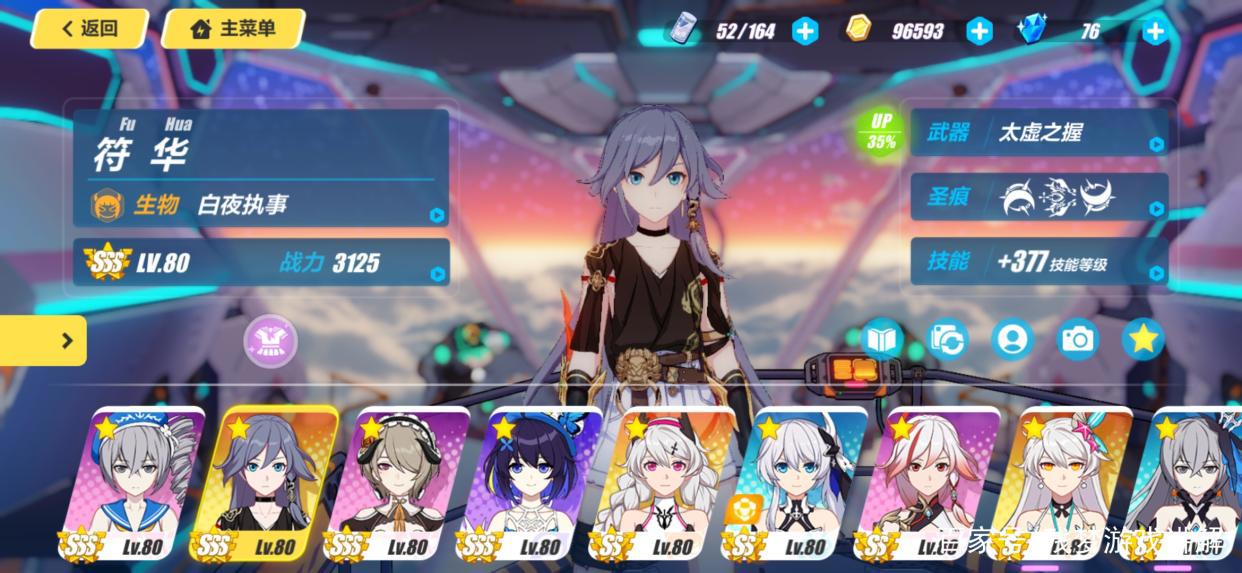Open the 主菜单 main menu
Viewport: 1242px width, 573px height.
pos(233,29)
